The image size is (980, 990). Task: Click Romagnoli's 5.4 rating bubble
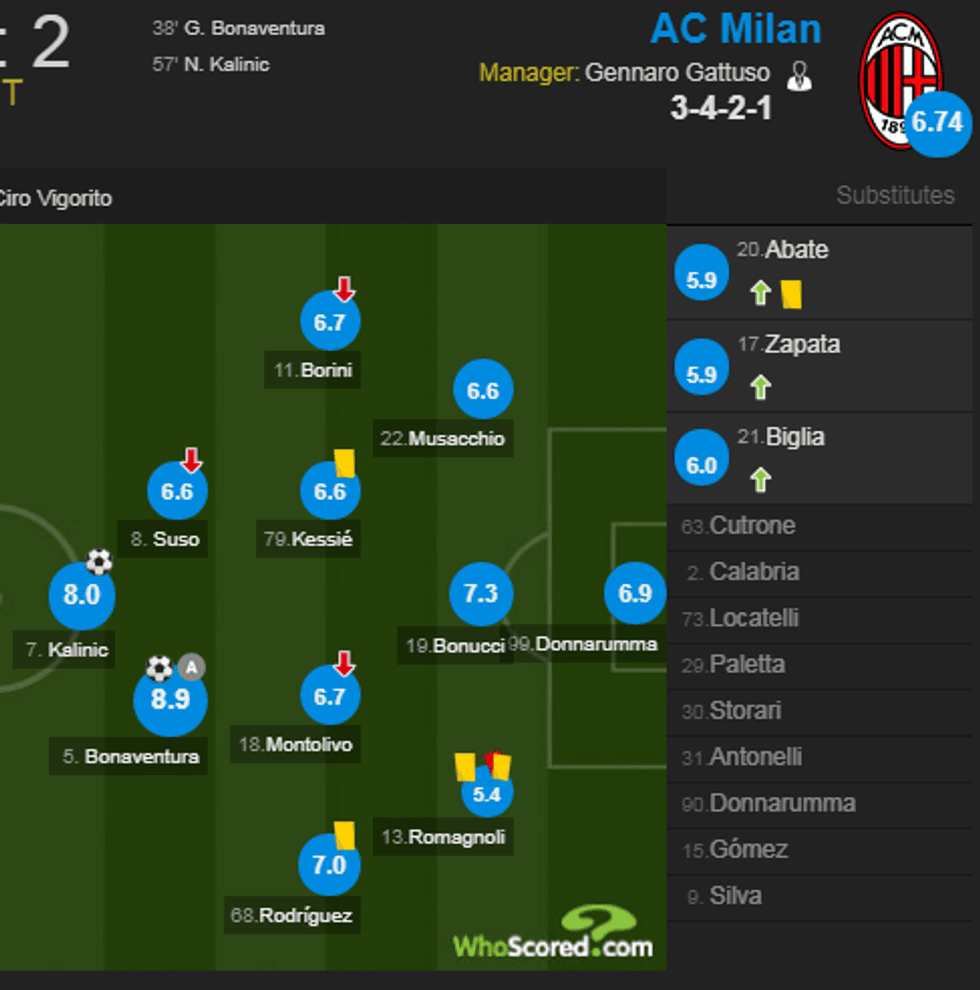pyautogui.click(x=486, y=794)
